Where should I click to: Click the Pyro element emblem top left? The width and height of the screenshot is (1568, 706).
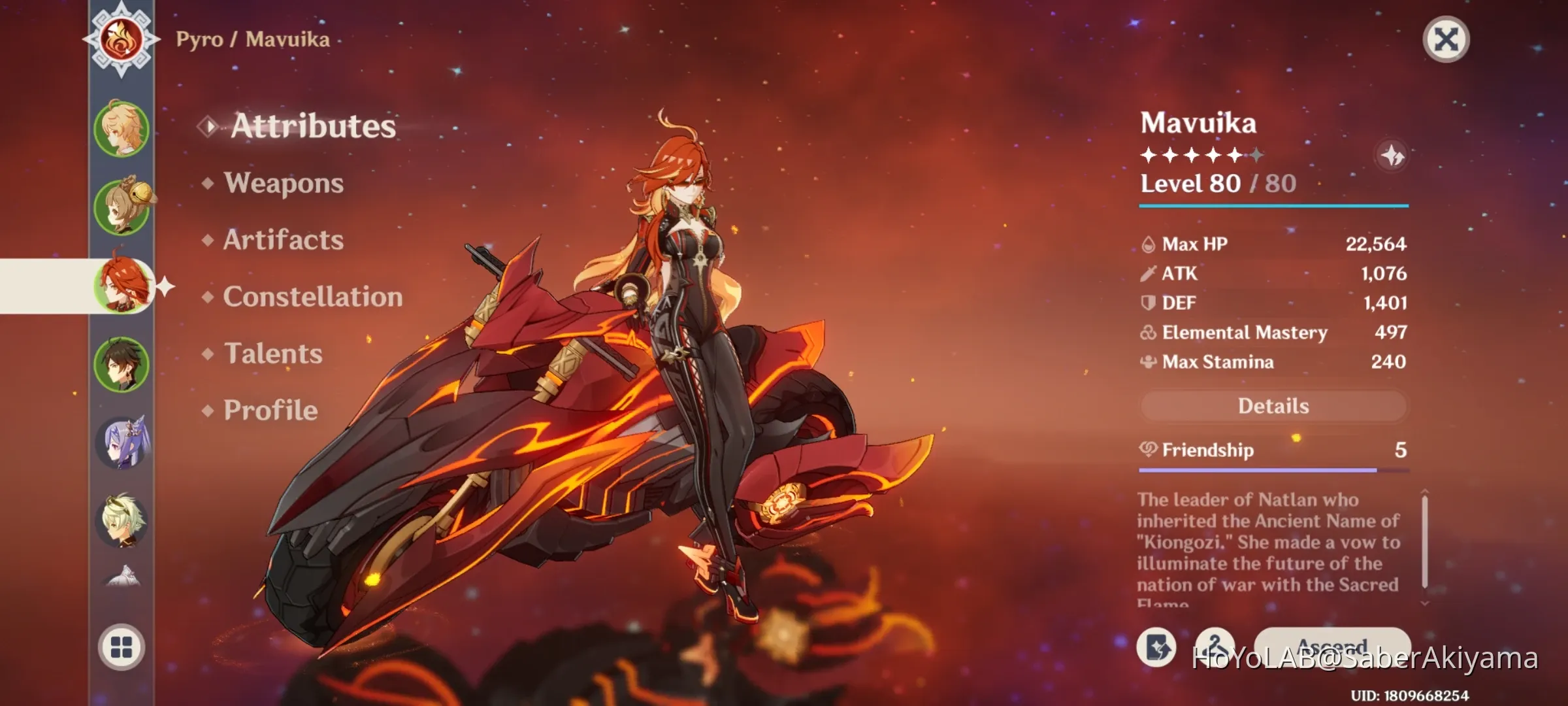(x=121, y=41)
